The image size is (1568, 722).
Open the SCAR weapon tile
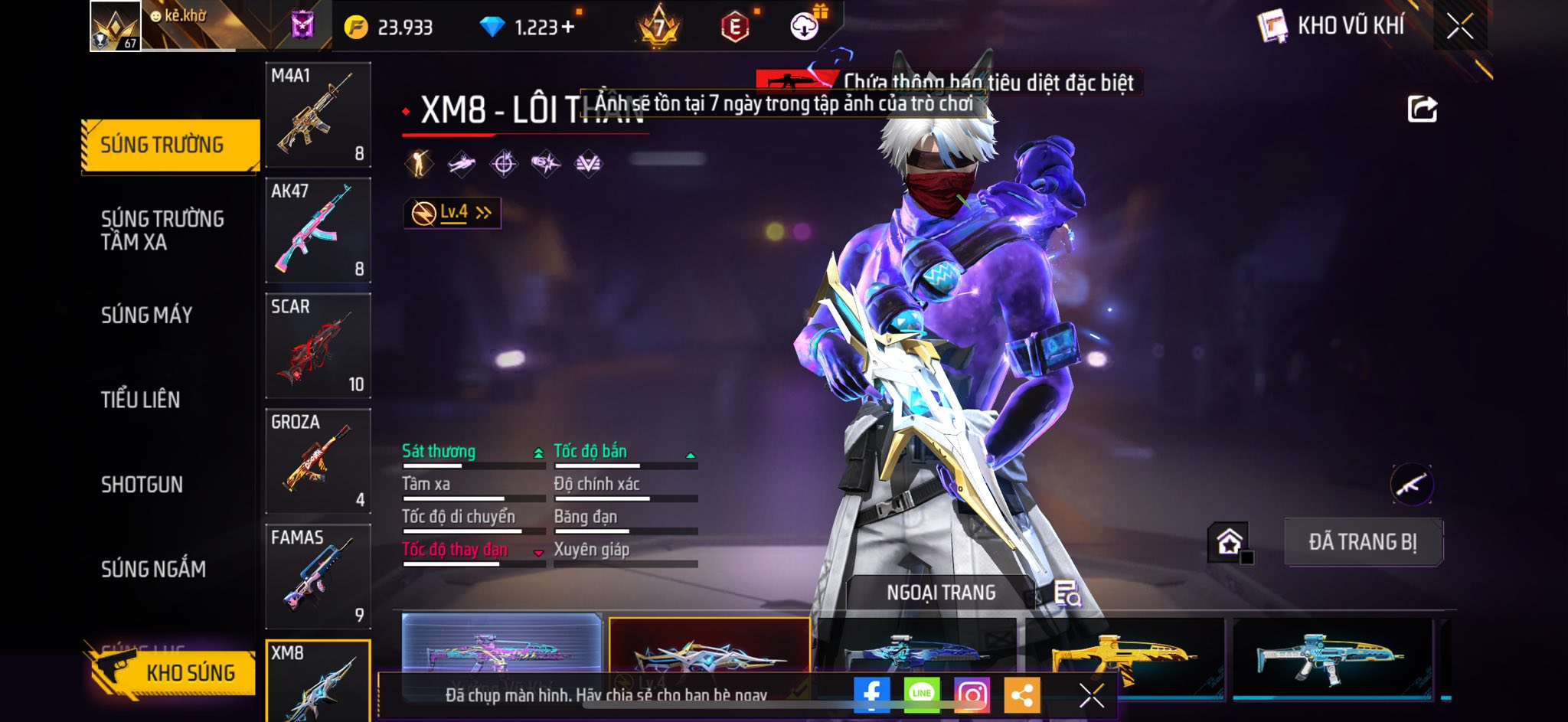click(318, 346)
